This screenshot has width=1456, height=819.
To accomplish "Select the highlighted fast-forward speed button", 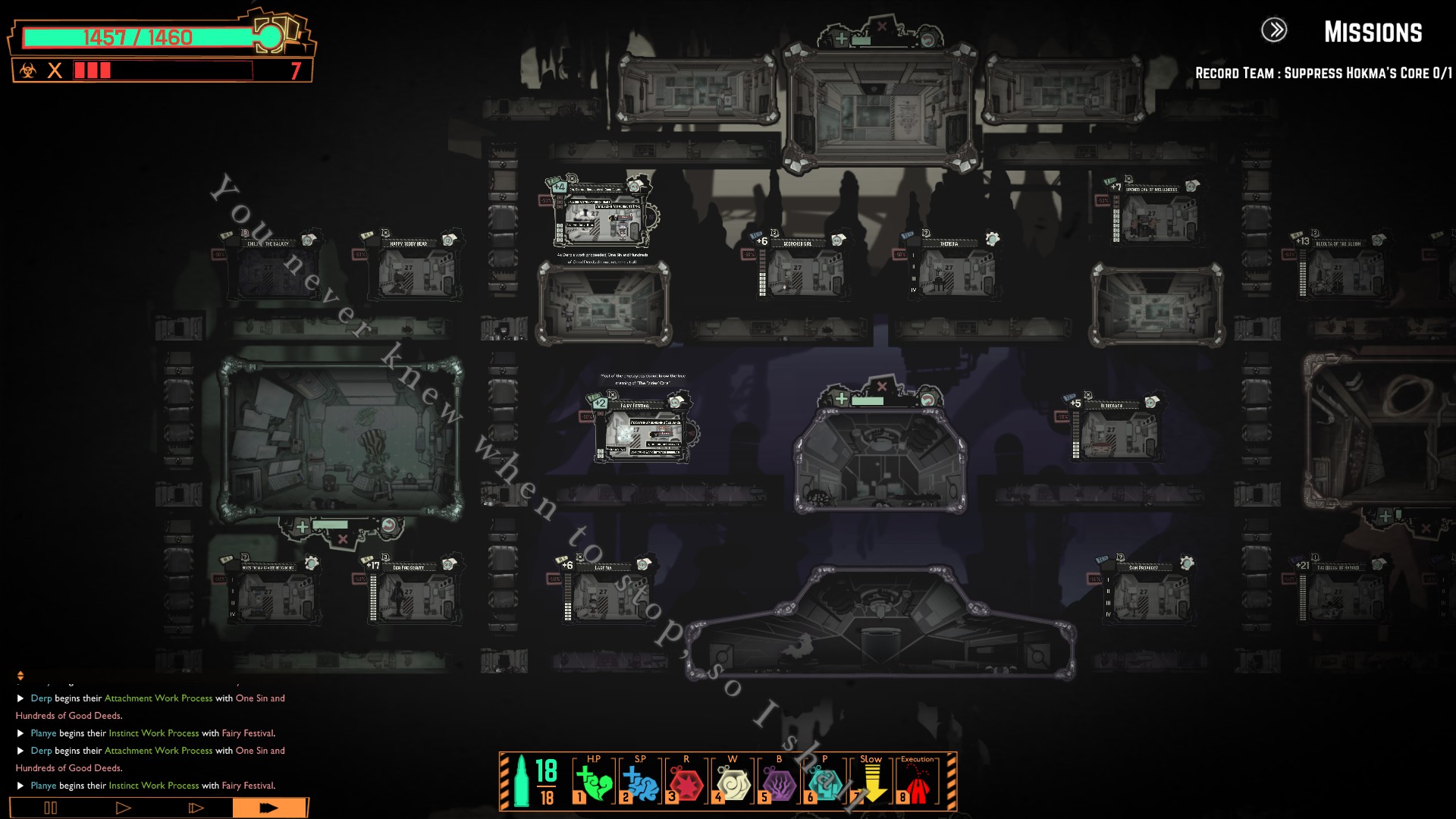I will click(269, 808).
